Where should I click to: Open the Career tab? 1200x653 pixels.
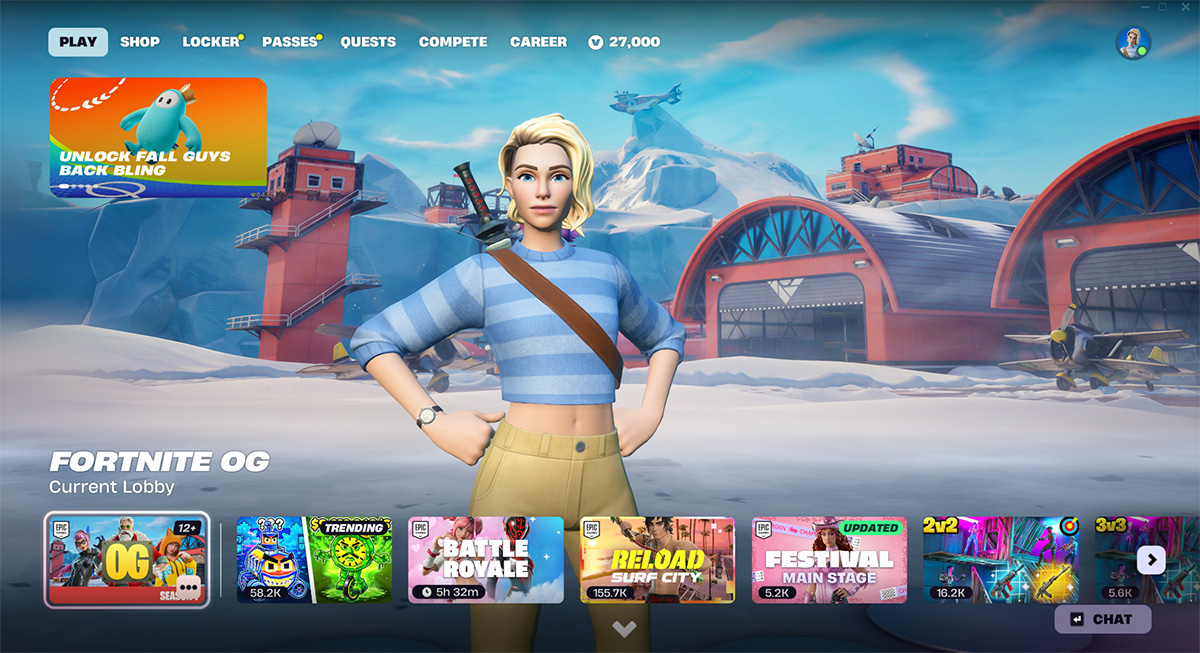tap(538, 42)
